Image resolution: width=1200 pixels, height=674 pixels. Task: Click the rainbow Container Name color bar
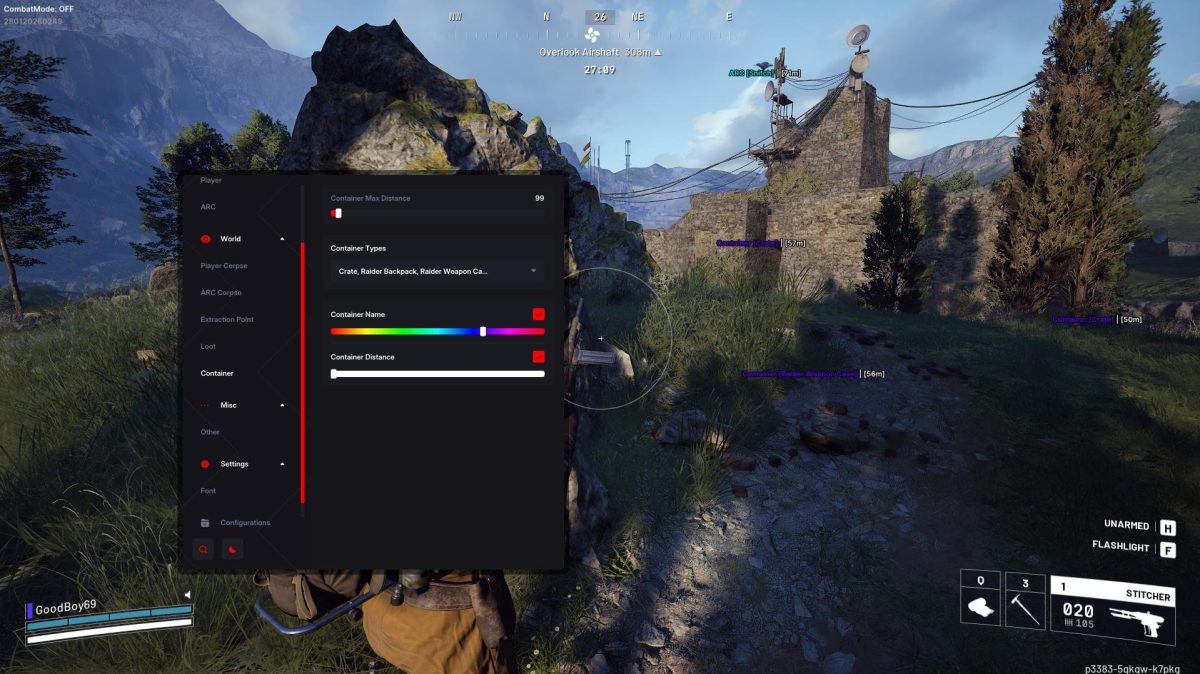tap(437, 331)
